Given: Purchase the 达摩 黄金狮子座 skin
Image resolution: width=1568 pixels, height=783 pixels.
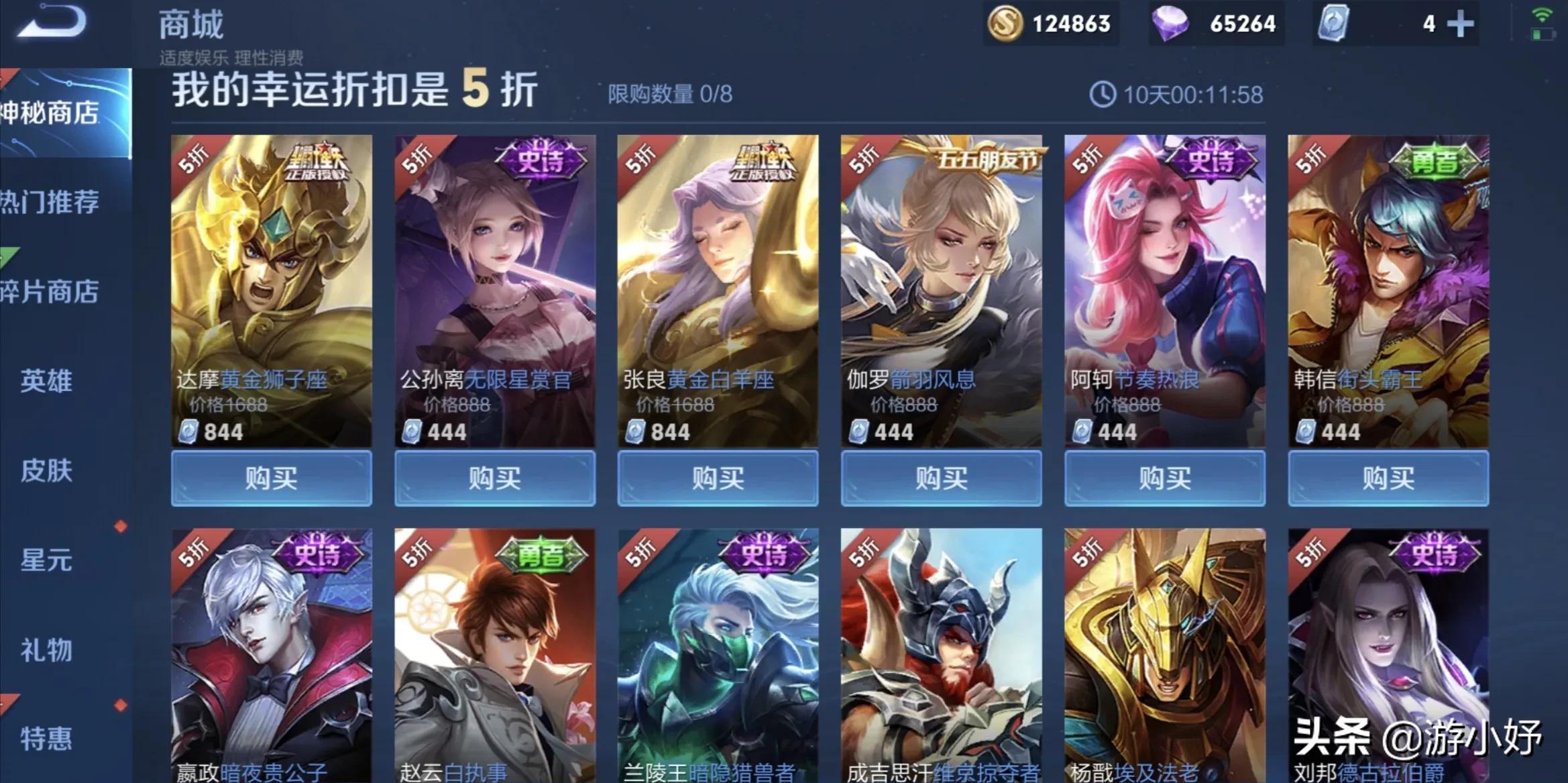Looking at the screenshot, I should (270, 478).
